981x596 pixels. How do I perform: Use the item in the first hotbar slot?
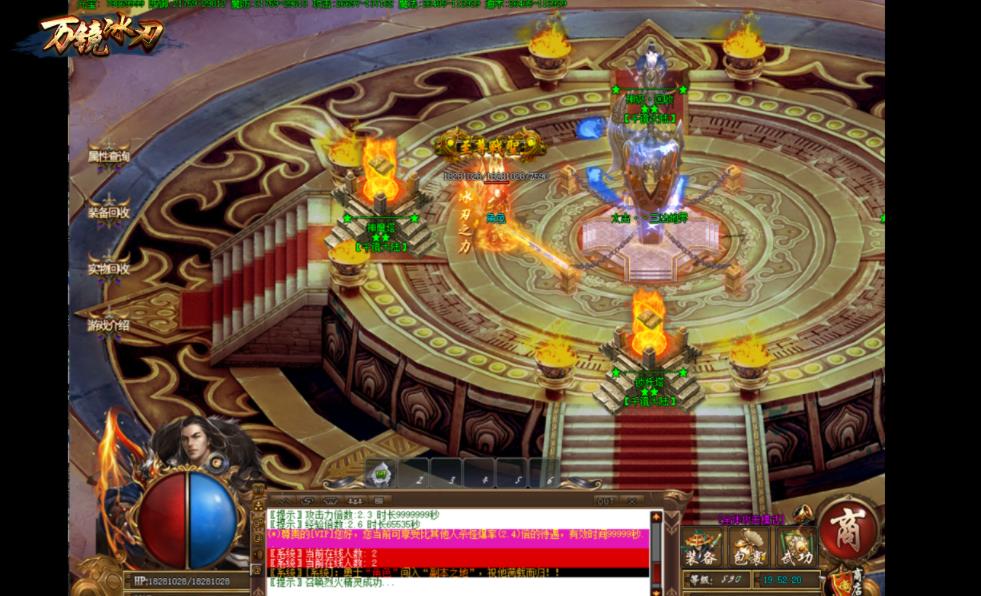(379, 474)
